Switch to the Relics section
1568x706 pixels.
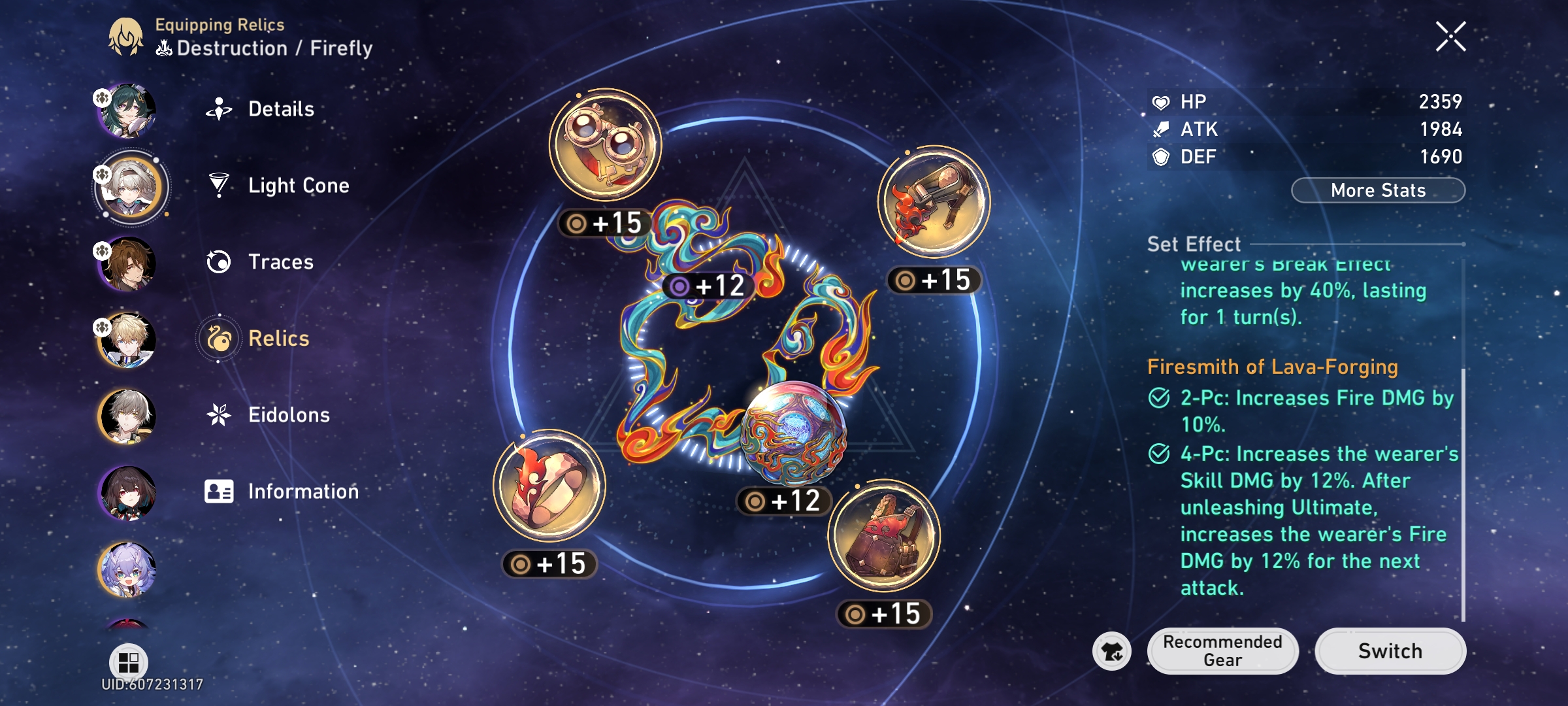click(x=220, y=338)
